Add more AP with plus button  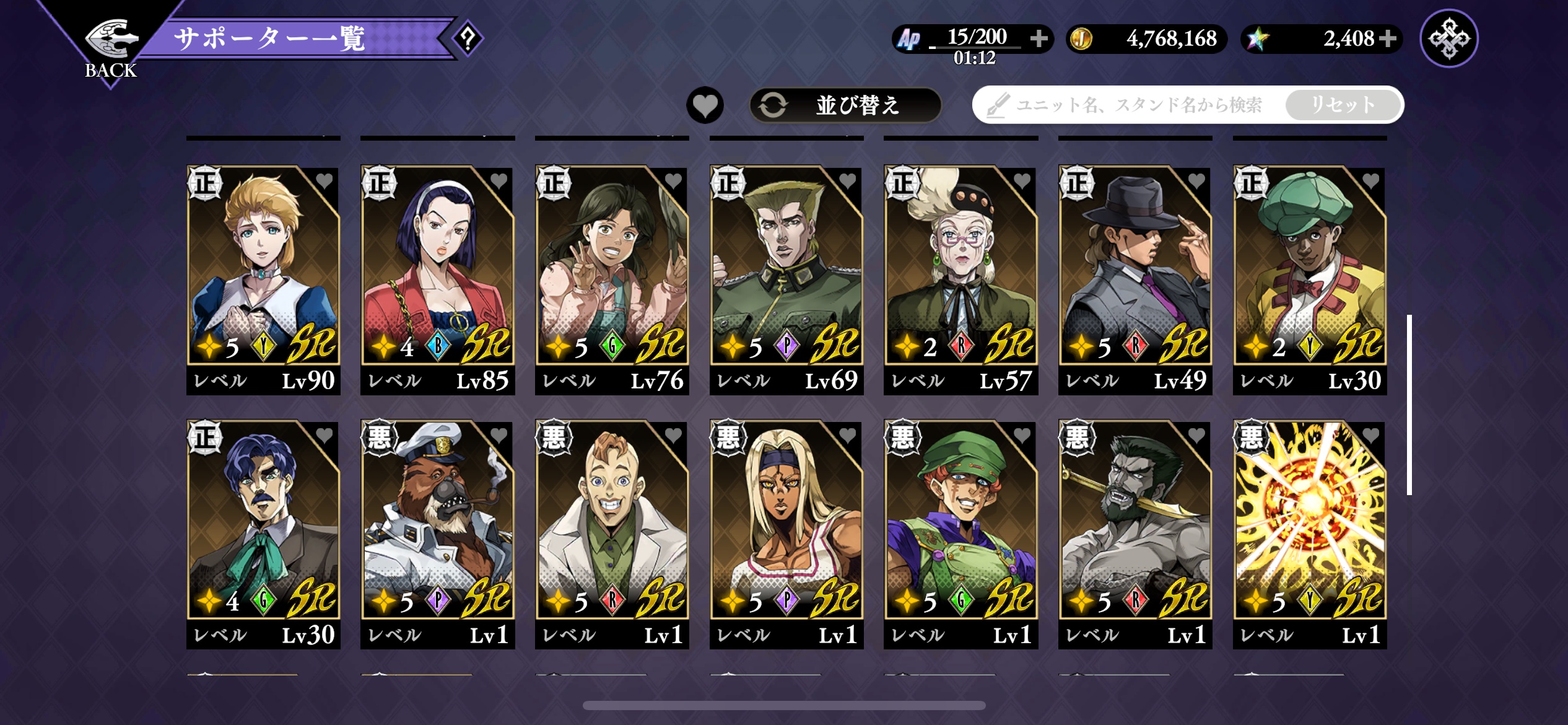coord(1039,38)
